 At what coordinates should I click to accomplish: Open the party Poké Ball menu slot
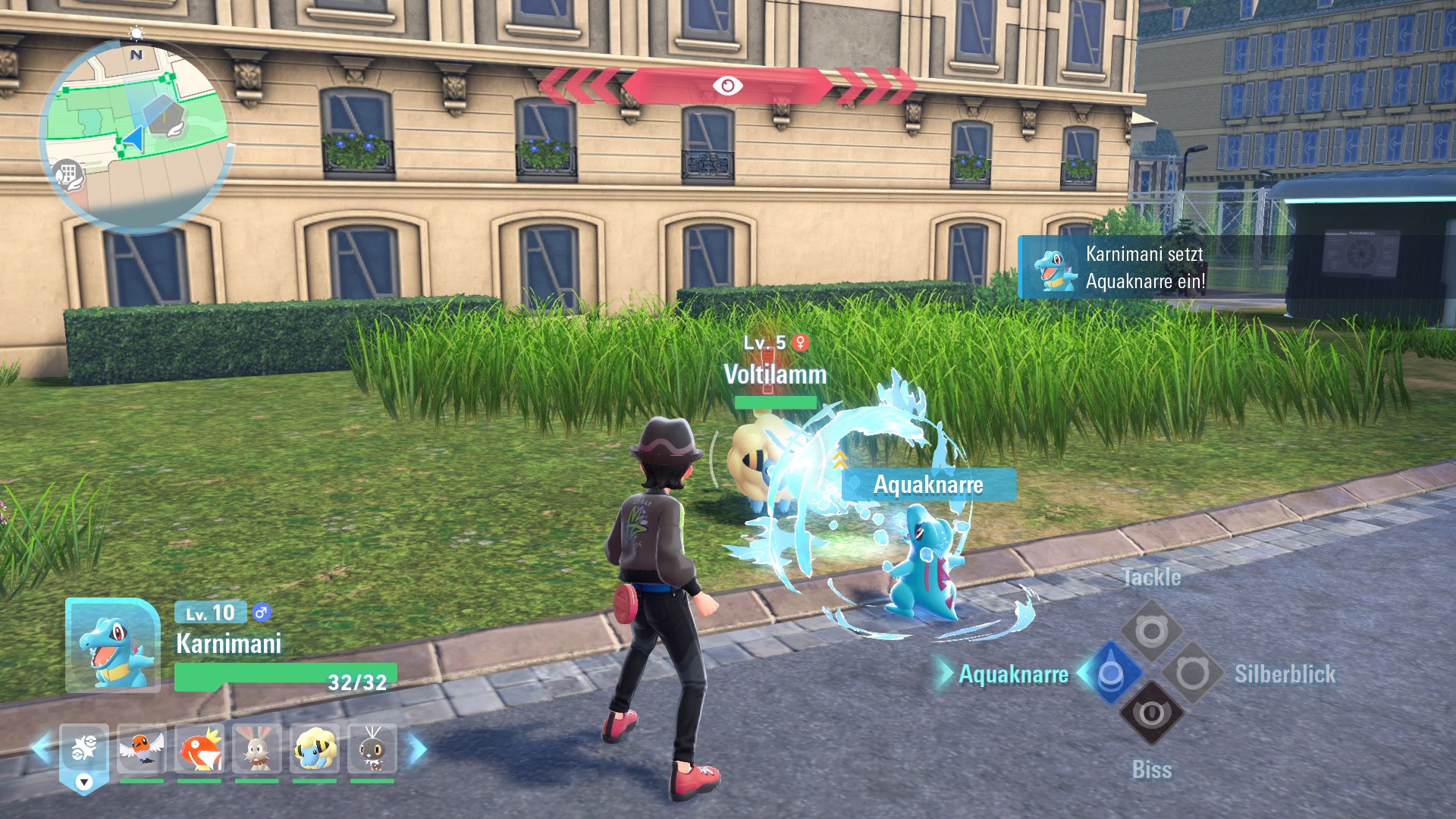coord(84,749)
